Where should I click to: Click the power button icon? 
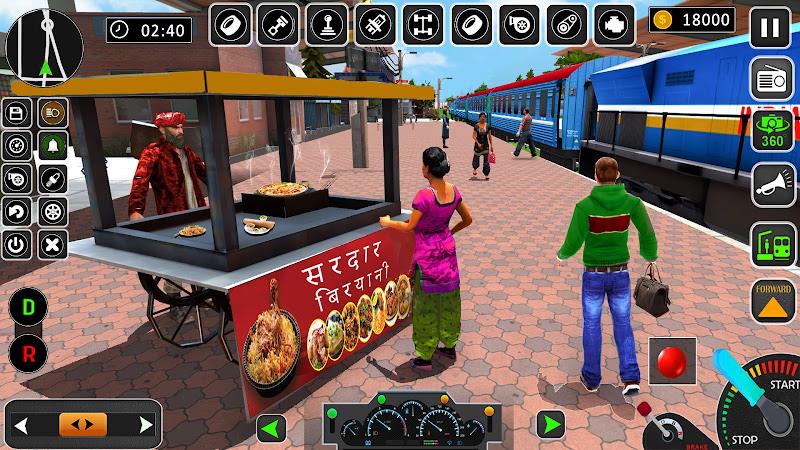[x=16, y=243]
